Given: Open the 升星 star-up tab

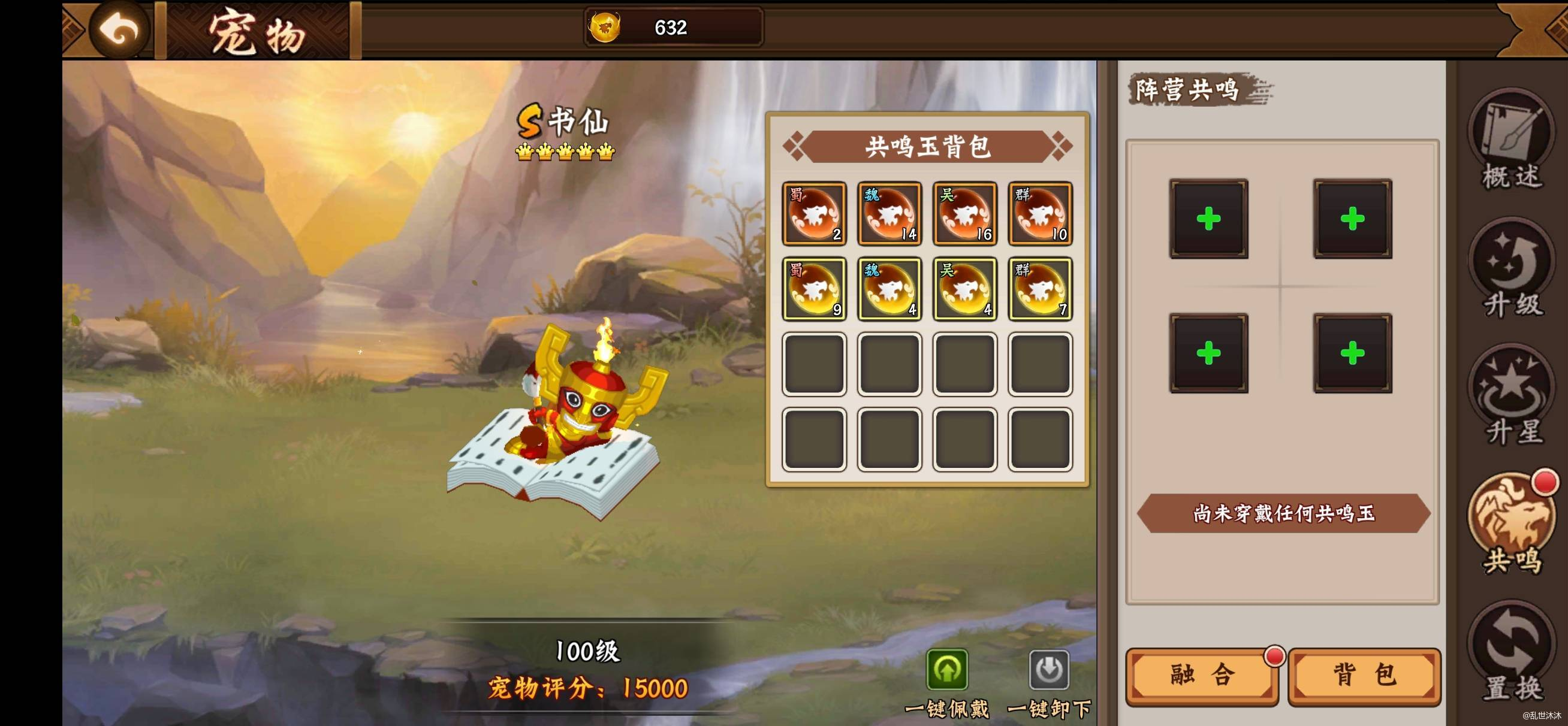Looking at the screenshot, I should coord(1512,395).
